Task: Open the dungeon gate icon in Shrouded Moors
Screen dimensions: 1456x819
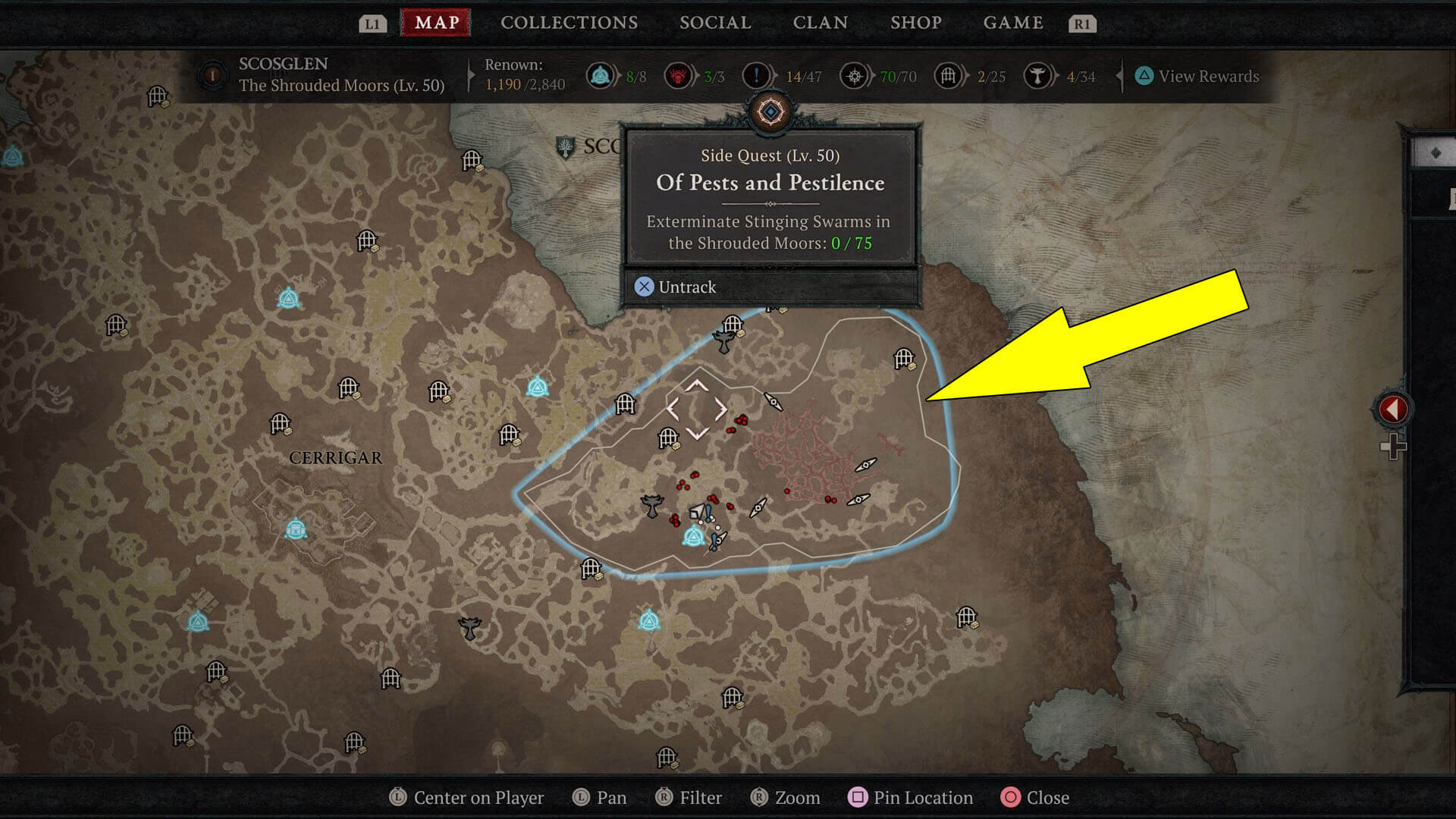Action: 669,437
